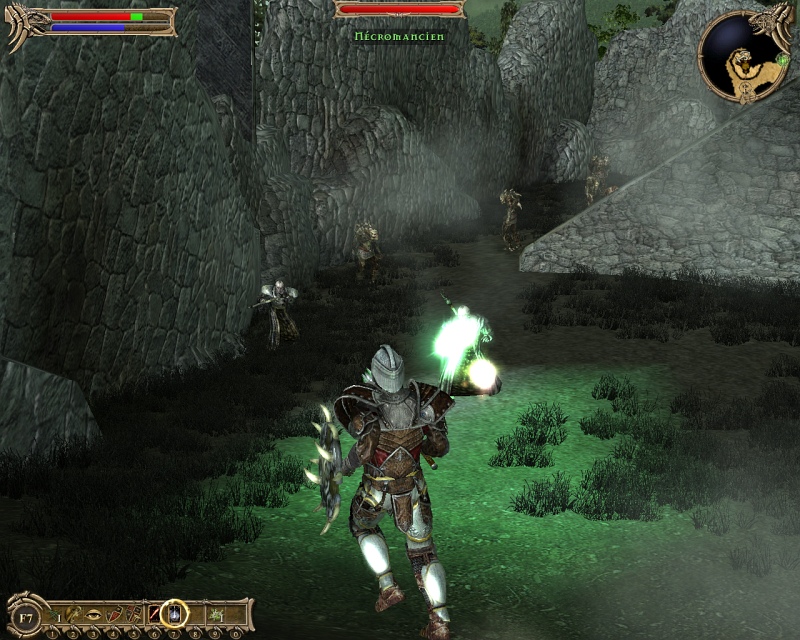Activate the axe skill in slot 2

tap(76, 612)
